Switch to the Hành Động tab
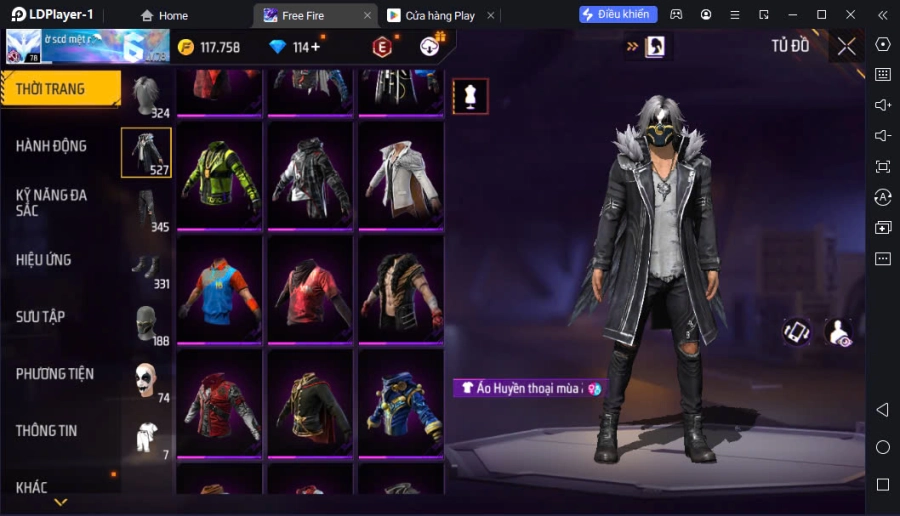The height and width of the screenshot is (516, 900). tap(52, 146)
